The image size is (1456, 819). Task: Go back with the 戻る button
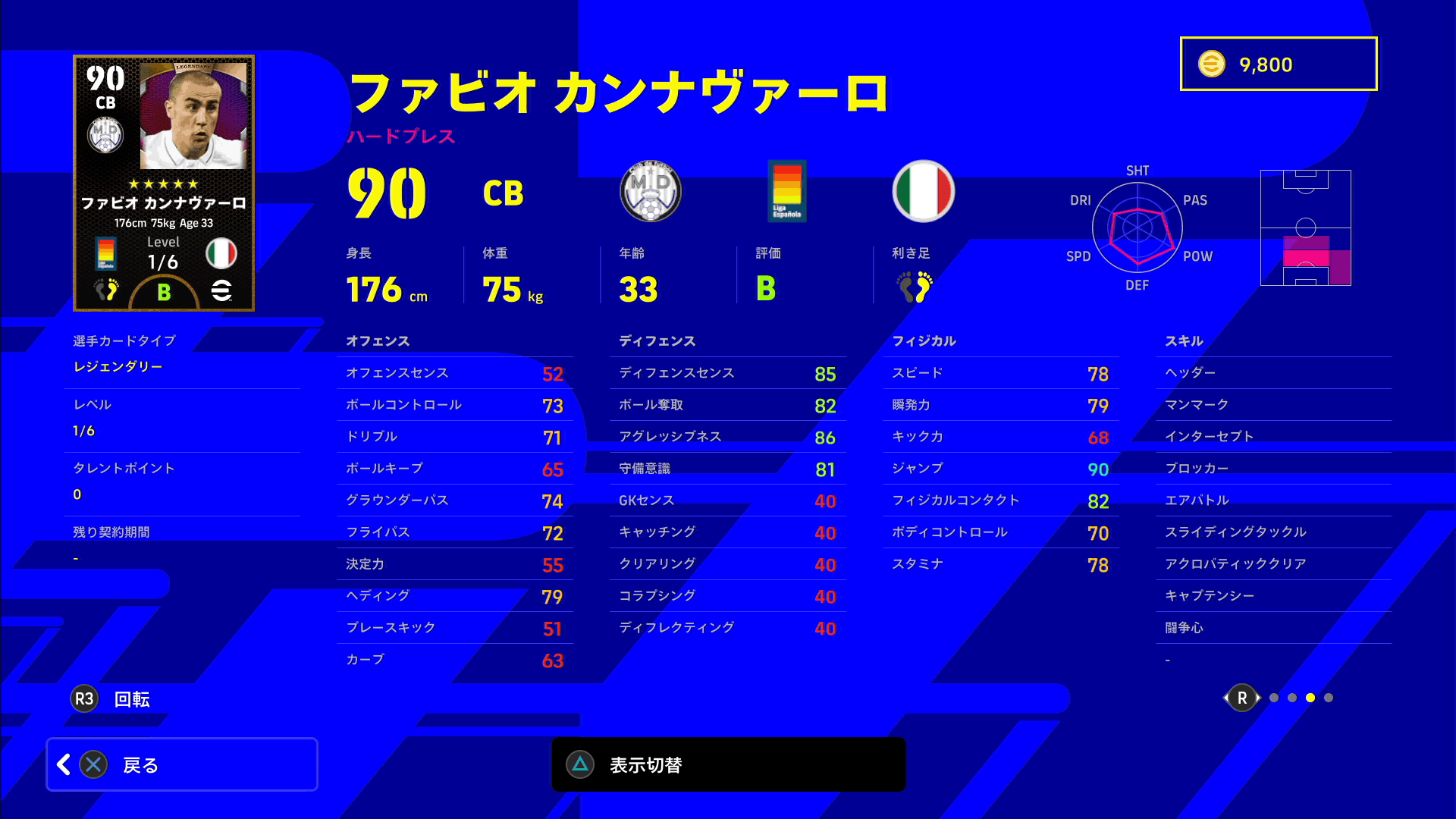(182, 764)
